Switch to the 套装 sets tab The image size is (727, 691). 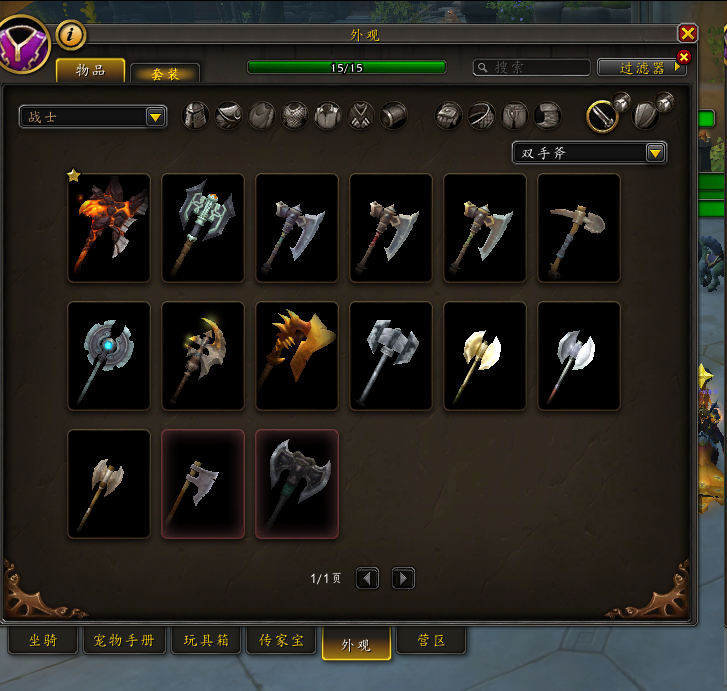[x=165, y=74]
